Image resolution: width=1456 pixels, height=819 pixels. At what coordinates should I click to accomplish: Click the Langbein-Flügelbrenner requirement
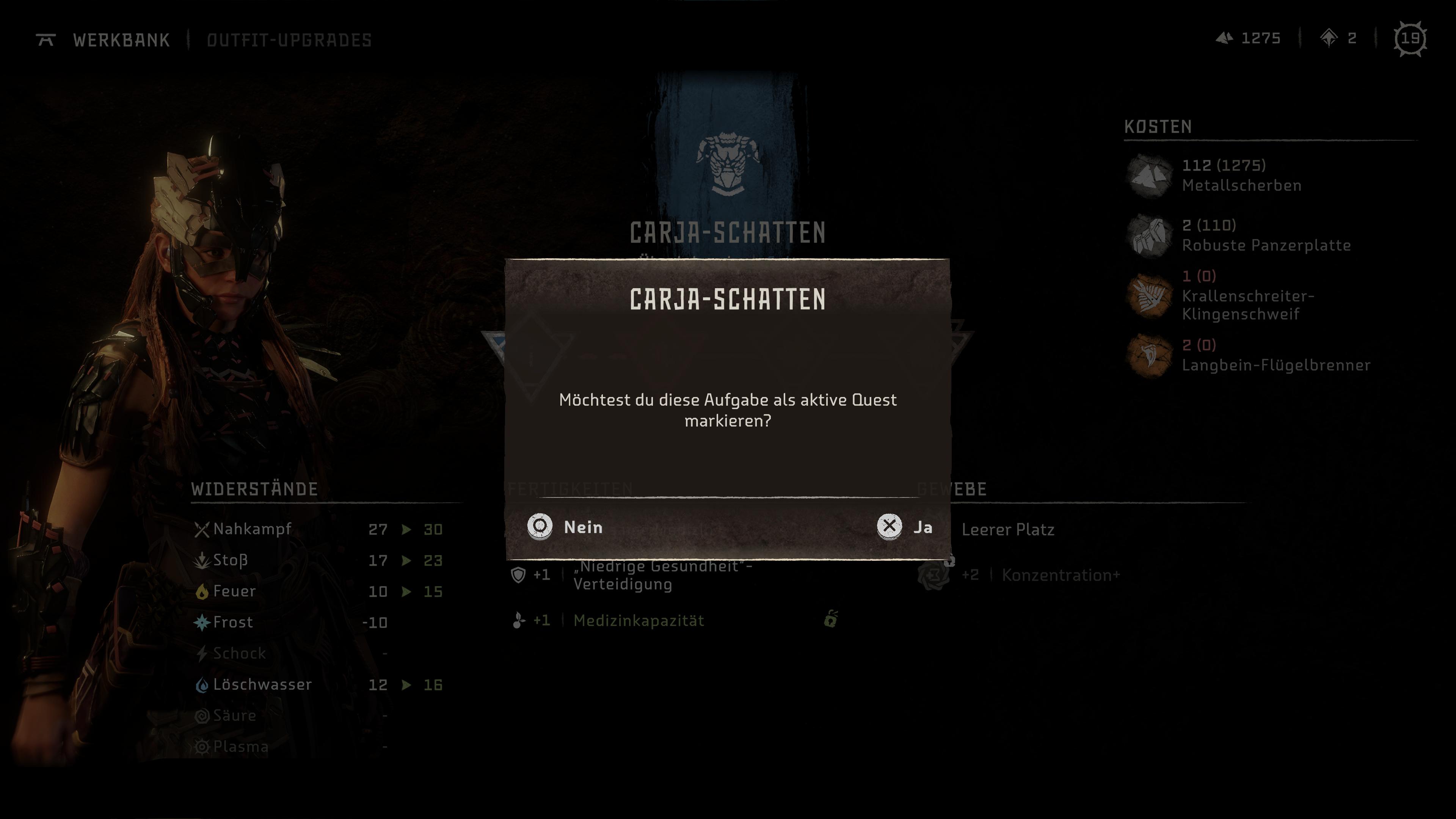pyautogui.click(x=1275, y=356)
